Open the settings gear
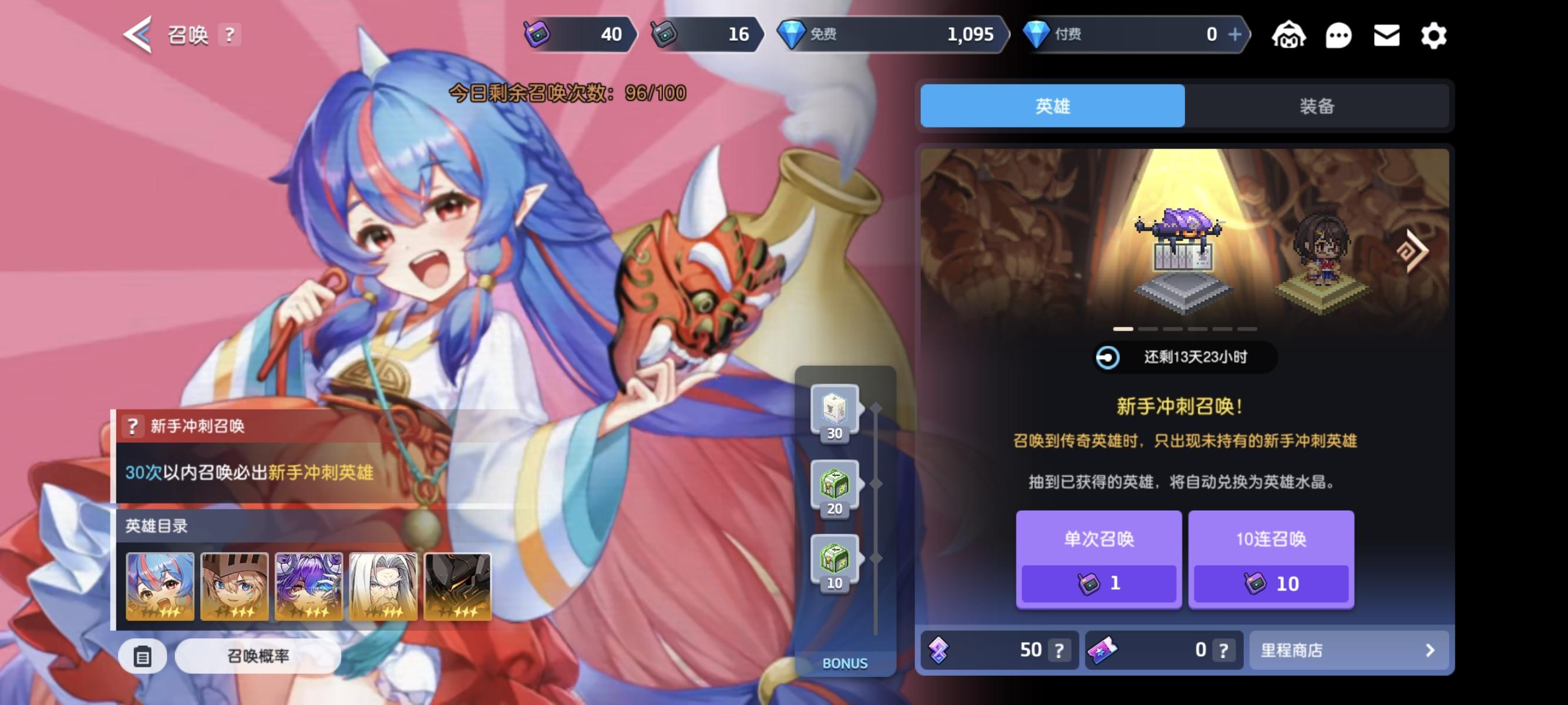The width and height of the screenshot is (1568, 705). tap(1434, 36)
